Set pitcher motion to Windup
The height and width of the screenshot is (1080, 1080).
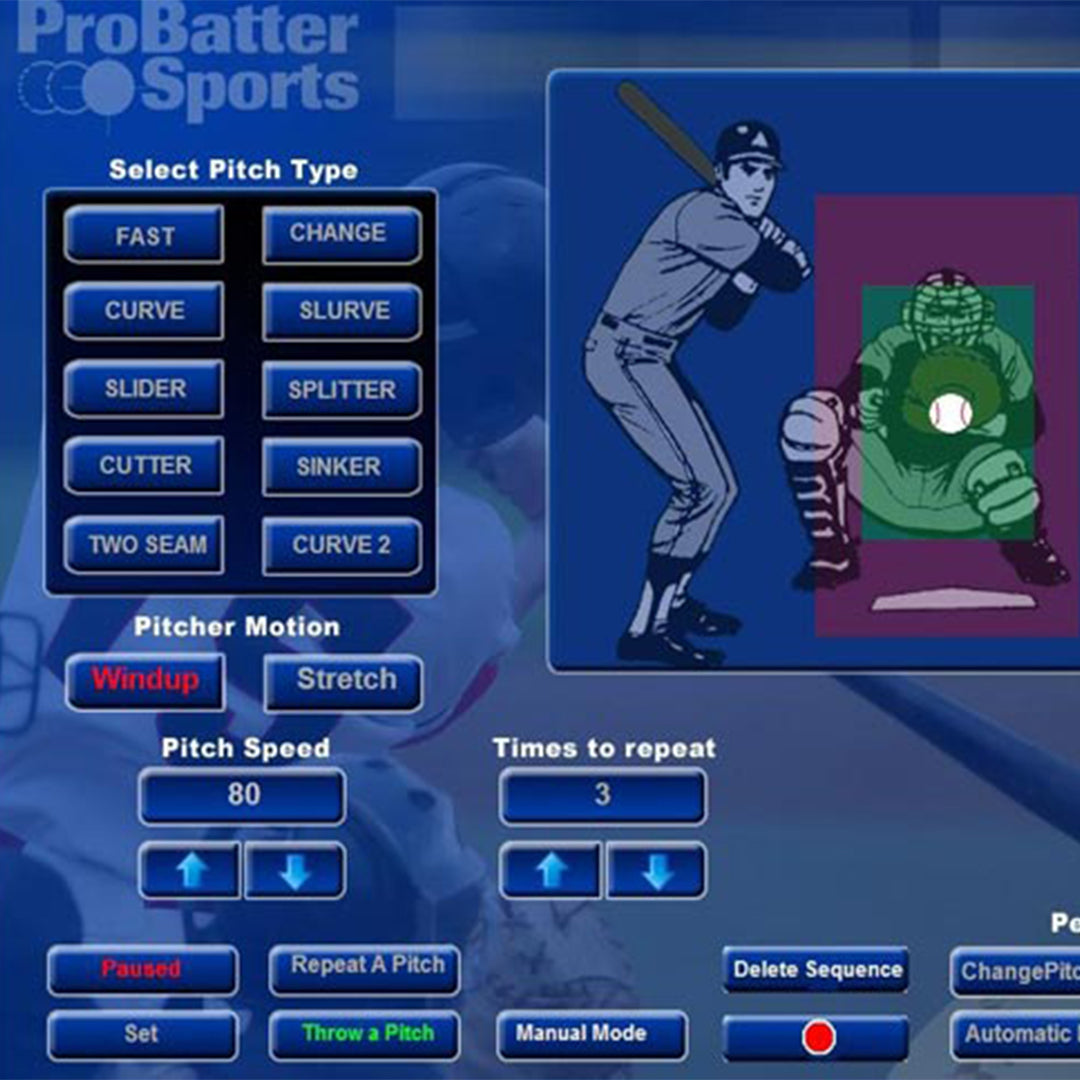point(145,681)
